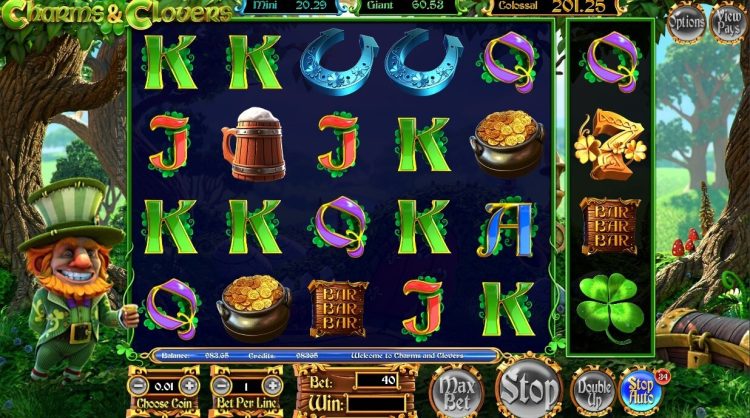Increase the Choose Coin value
750x418 pixels.
click(x=190, y=386)
